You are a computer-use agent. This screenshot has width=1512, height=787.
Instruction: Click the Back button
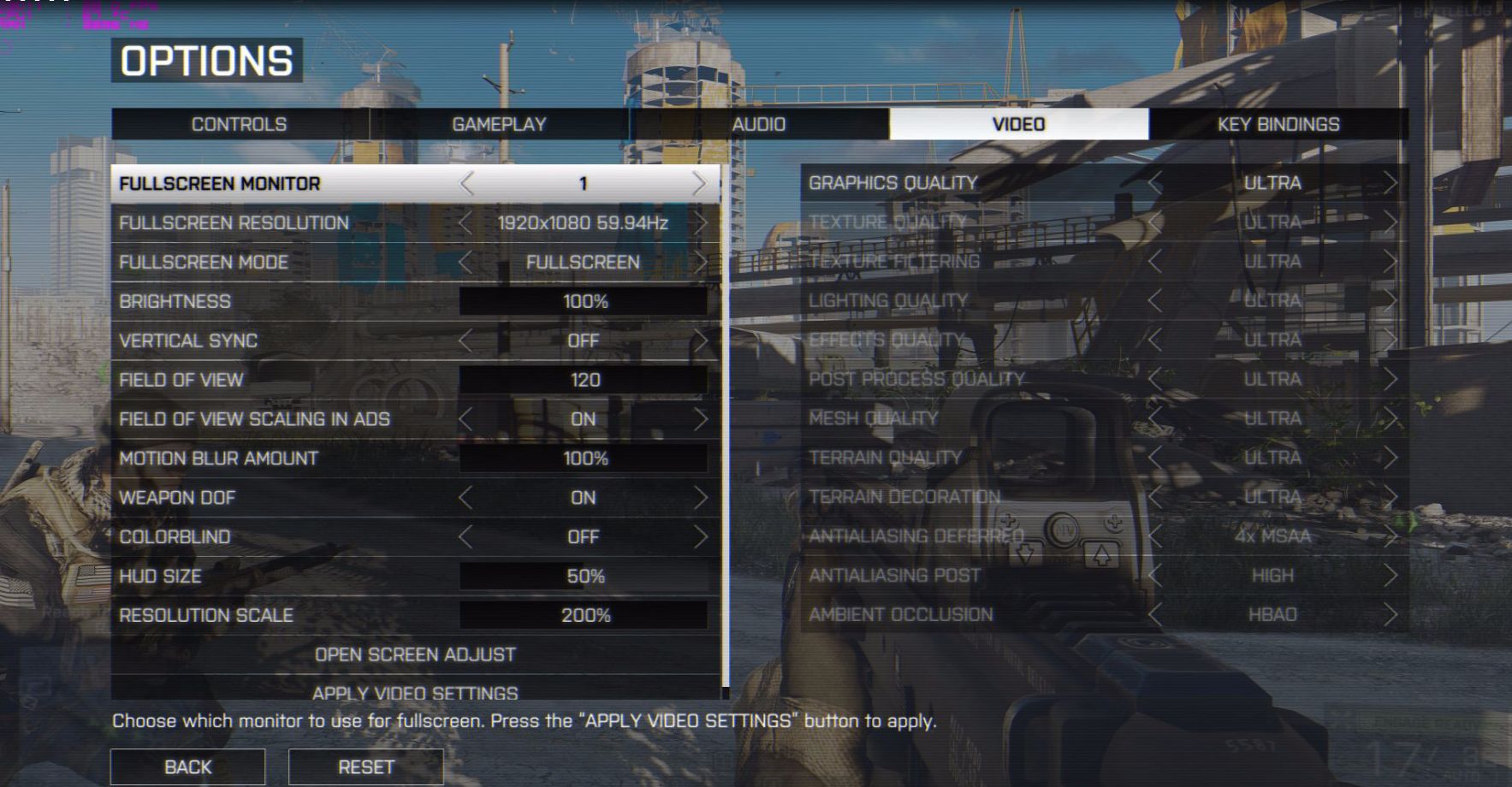tap(187, 766)
